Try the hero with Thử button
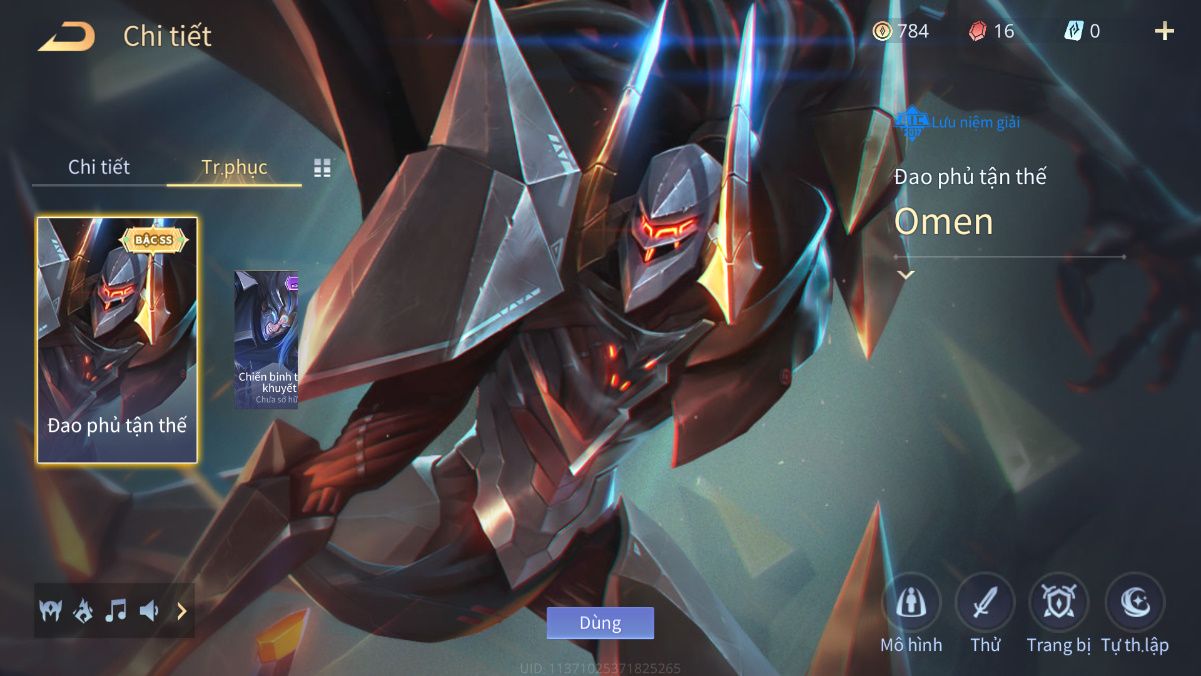1201x676 pixels. pos(985,603)
